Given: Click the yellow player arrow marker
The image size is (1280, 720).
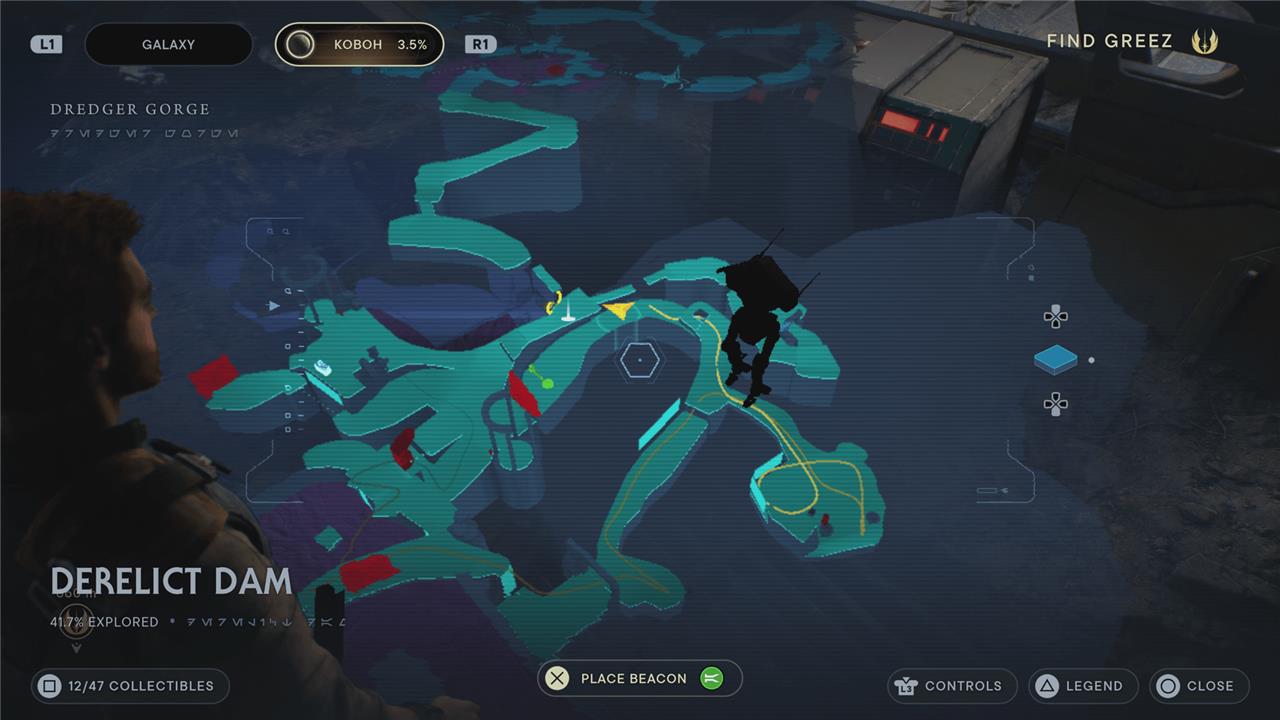Looking at the screenshot, I should (620, 310).
